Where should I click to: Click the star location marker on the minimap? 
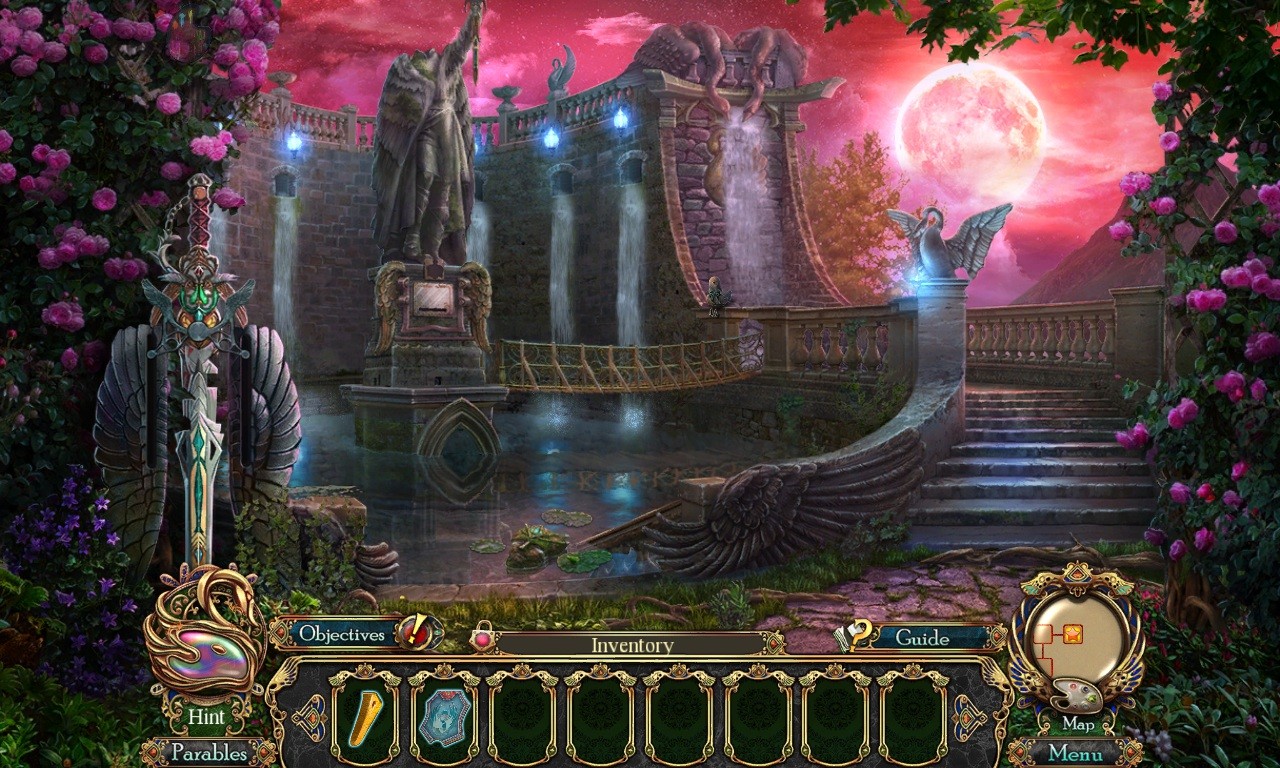pos(1072,633)
